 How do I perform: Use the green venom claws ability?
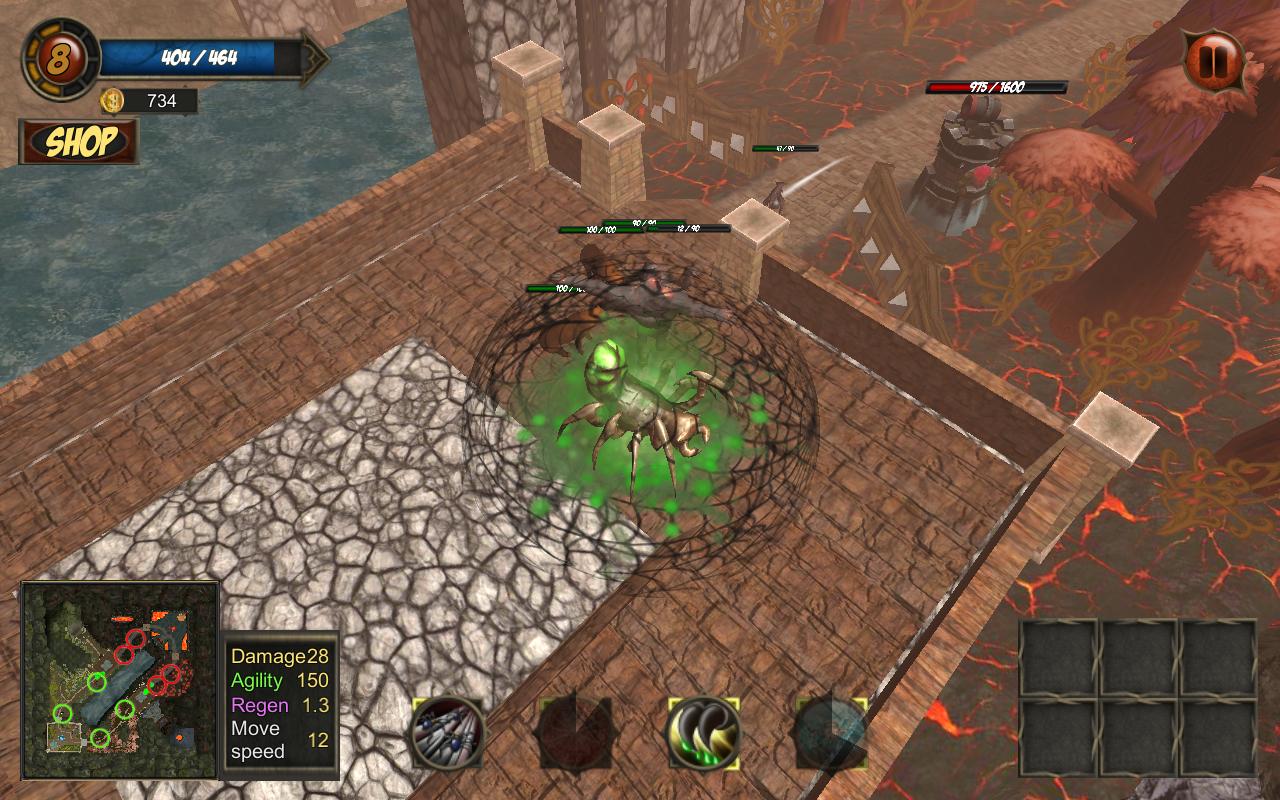coord(703,733)
